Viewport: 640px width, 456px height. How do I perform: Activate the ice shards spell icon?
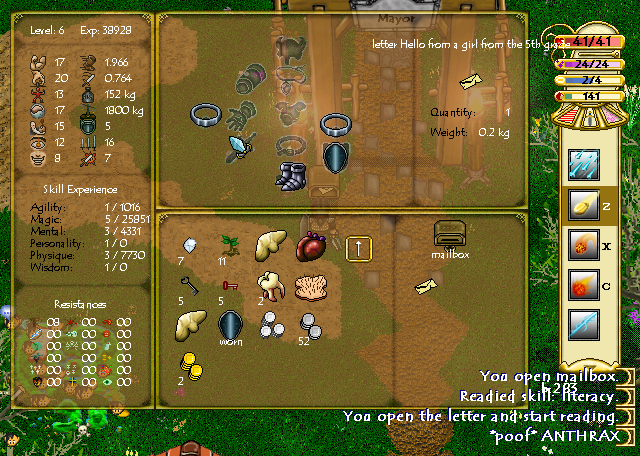(583, 163)
